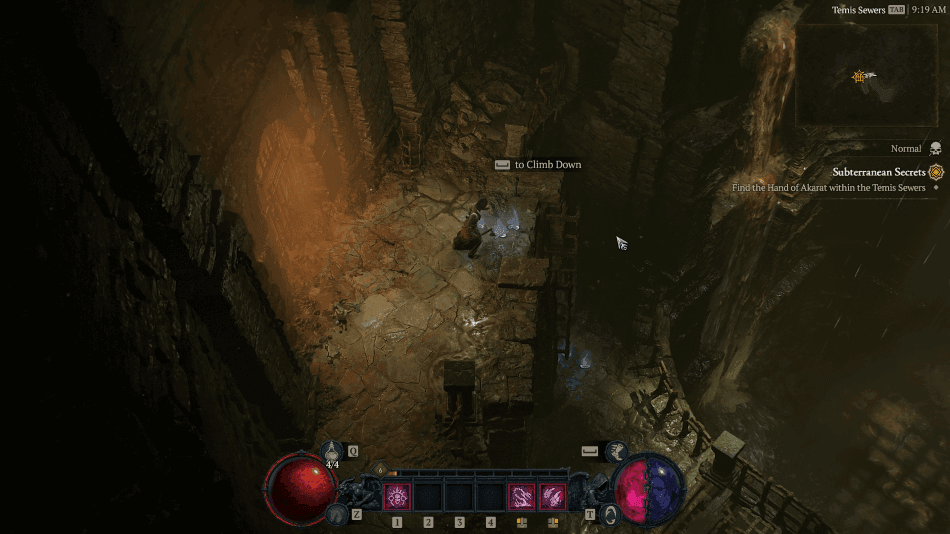Use the serpent skill on the hotbar
Image resolution: width=950 pixels, height=534 pixels.
tap(521, 496)
